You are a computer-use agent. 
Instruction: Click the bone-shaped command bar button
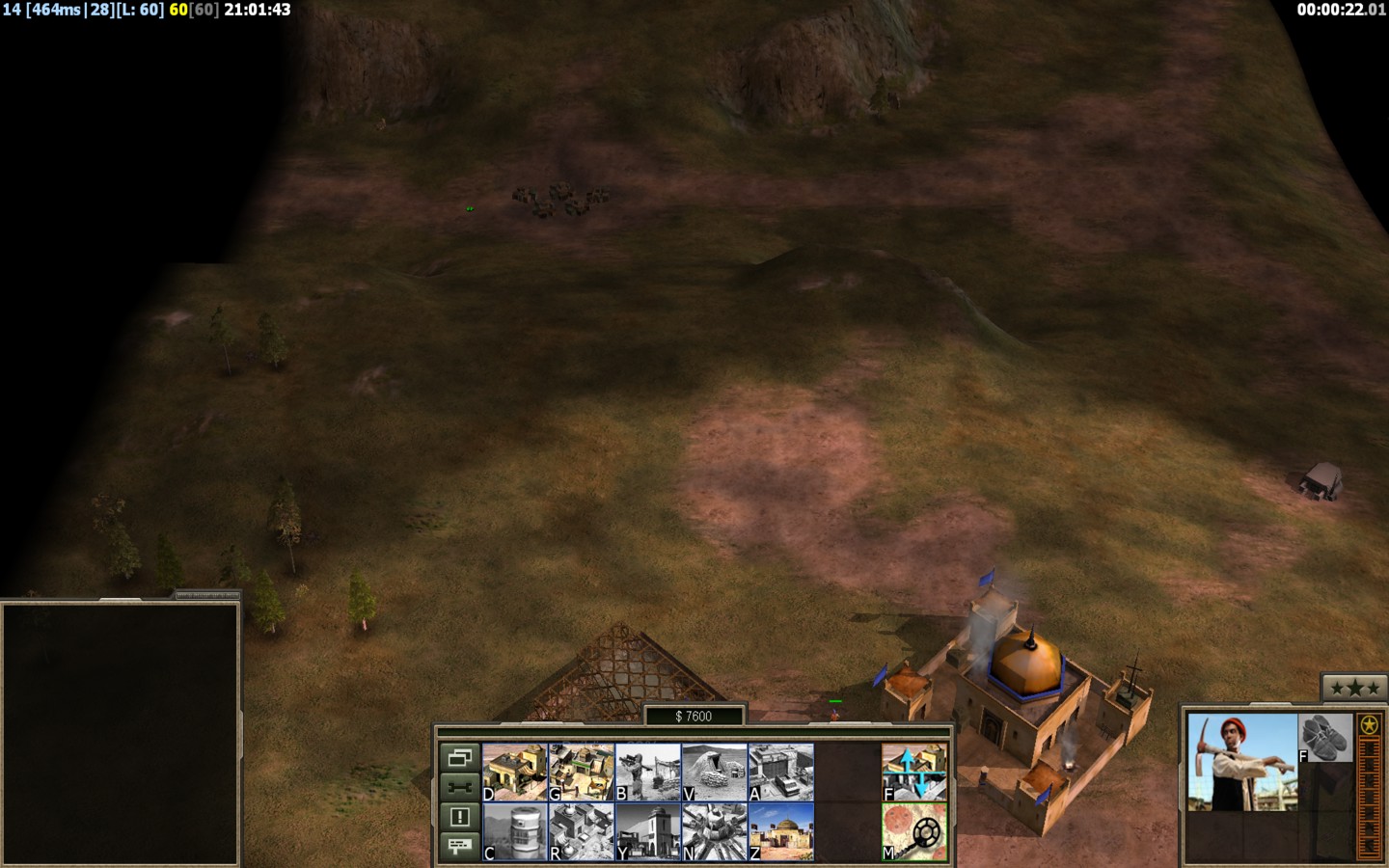[459, 787]
